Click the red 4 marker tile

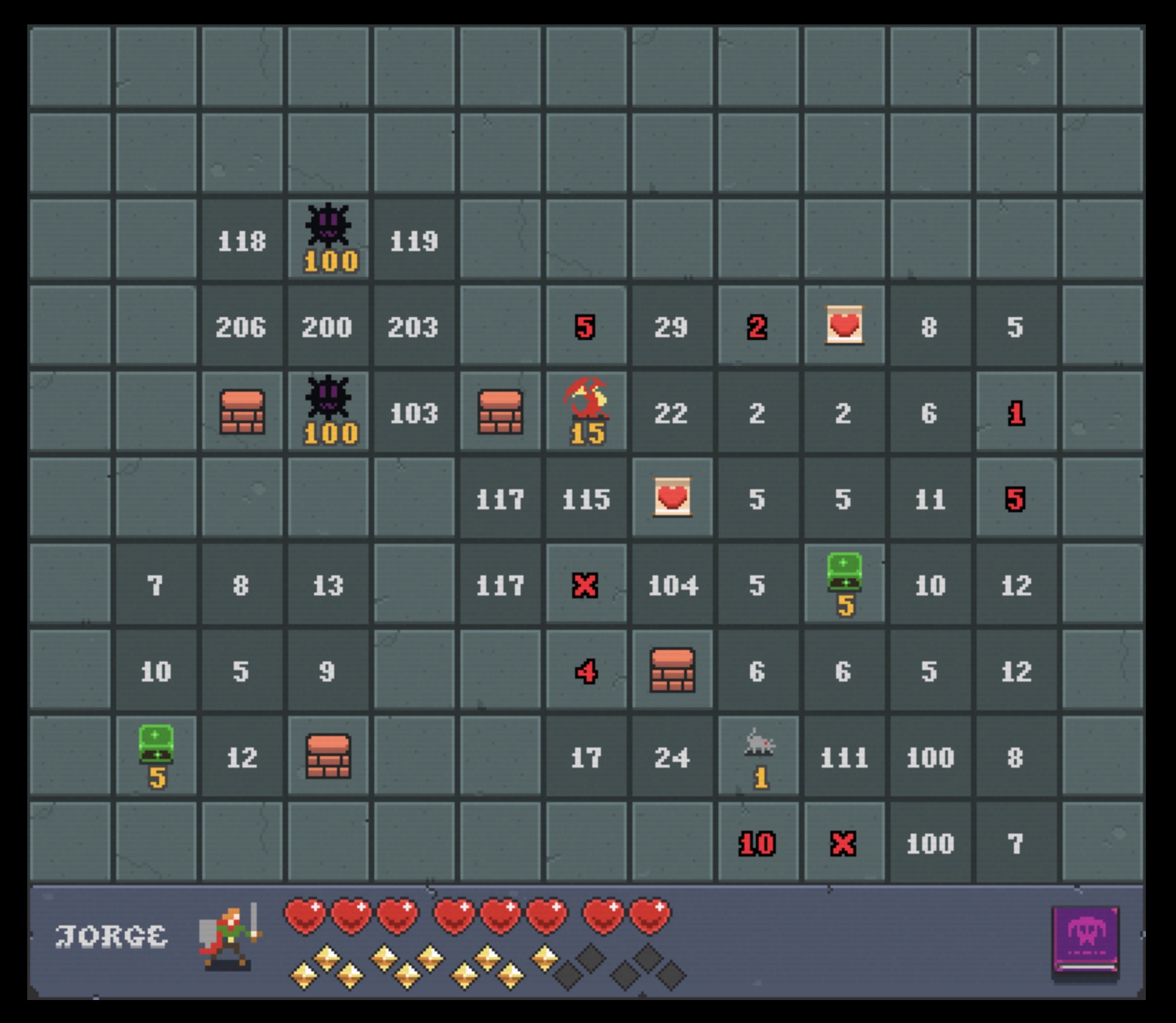[x=587, y=671]
